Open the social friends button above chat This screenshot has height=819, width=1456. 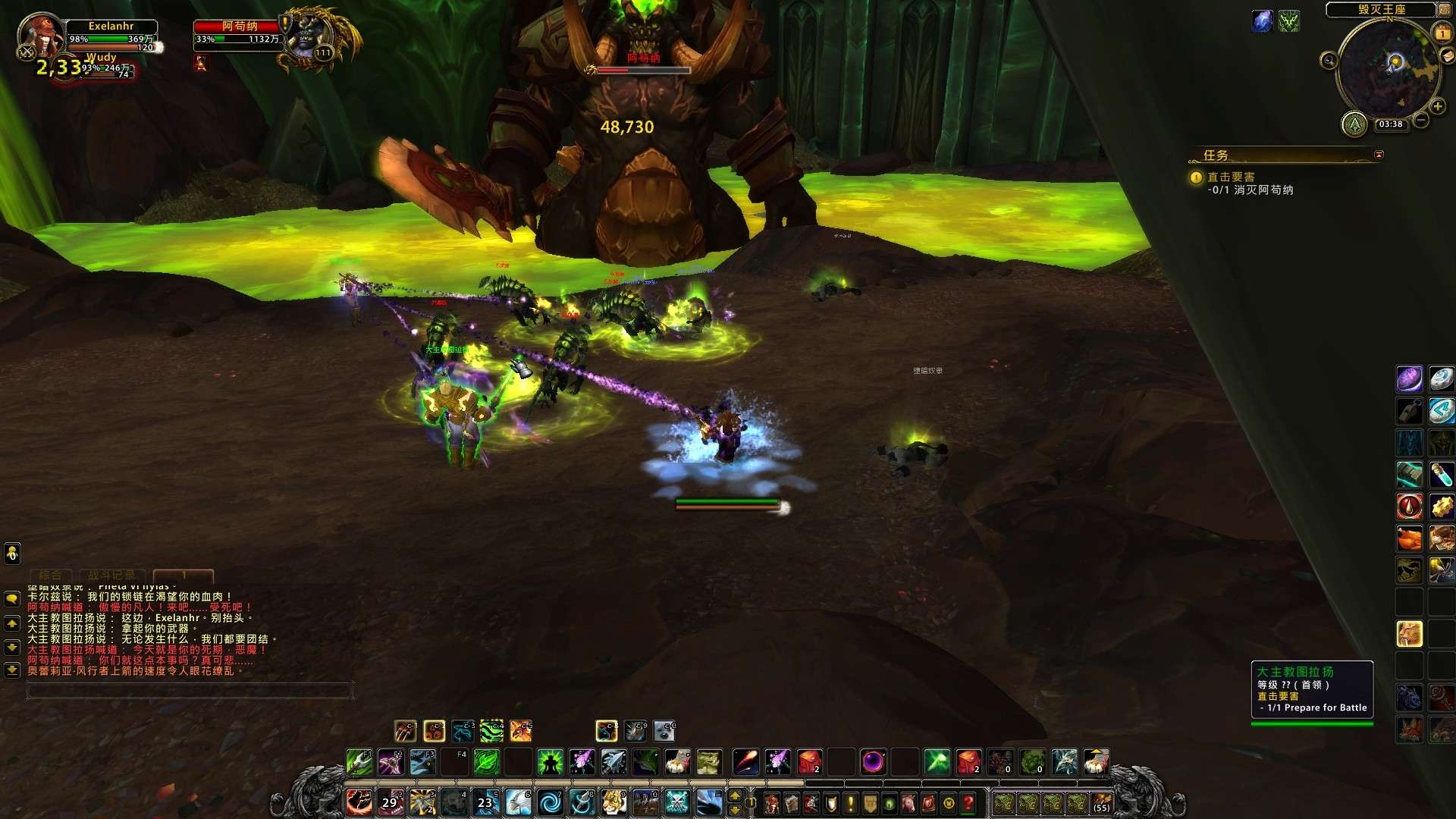(x=12, y=554)
